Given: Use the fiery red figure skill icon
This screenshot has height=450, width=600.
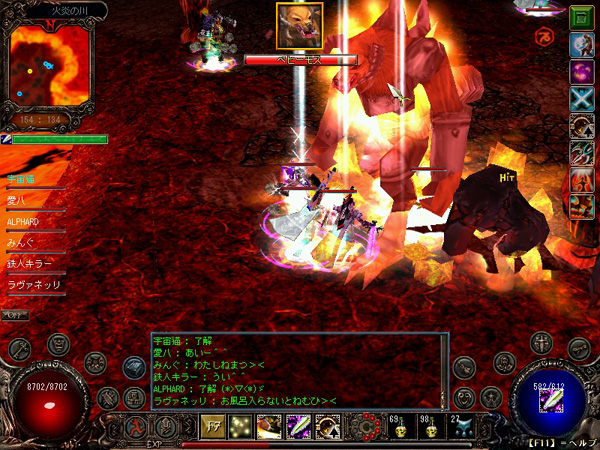Looking at the screenshot, I should click(x=581, y=180).
